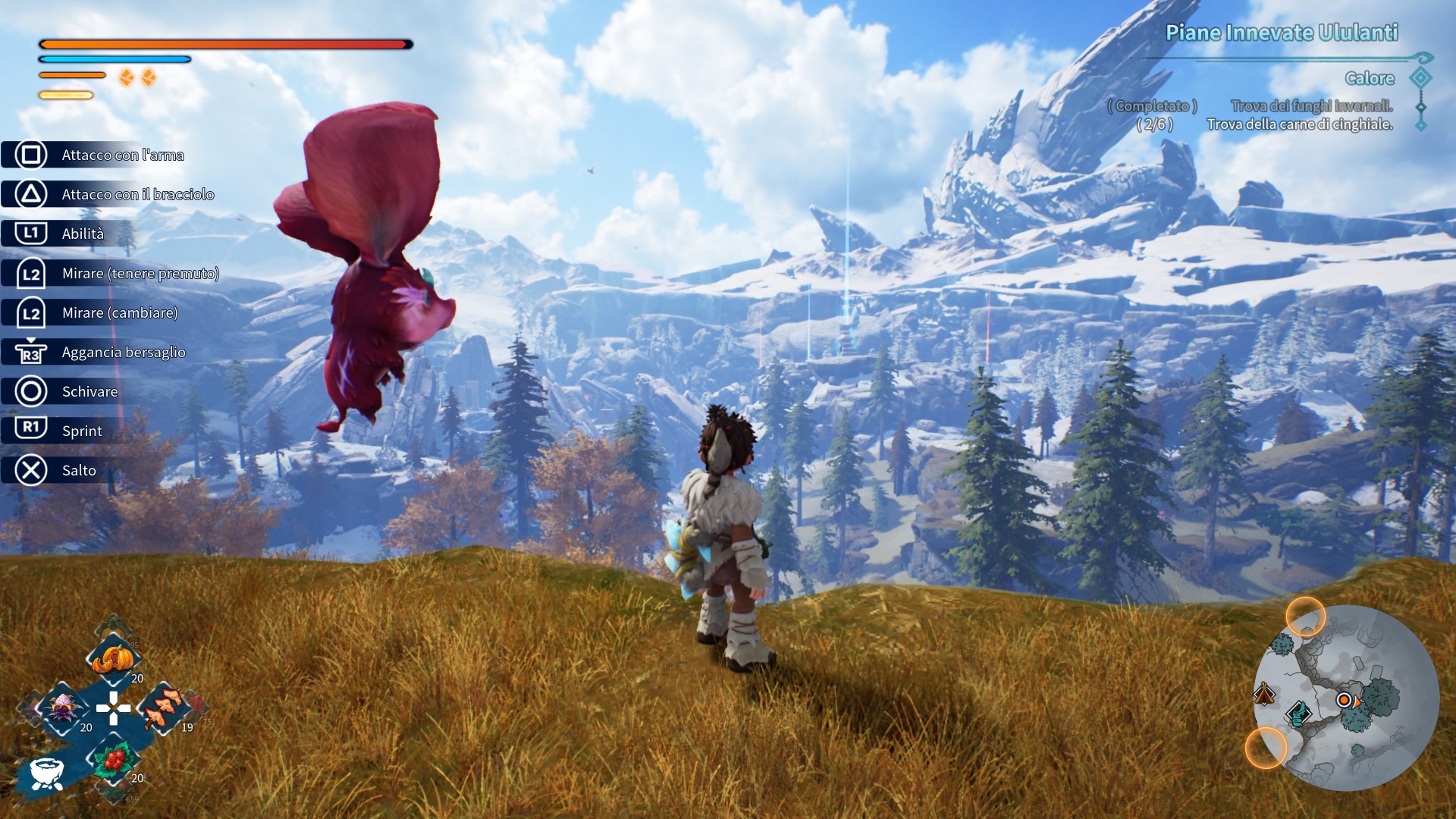The height and width of the screenshot is (819, 1456).
Task: Open the Calore quest tracker
Action: coord(1369,79)
